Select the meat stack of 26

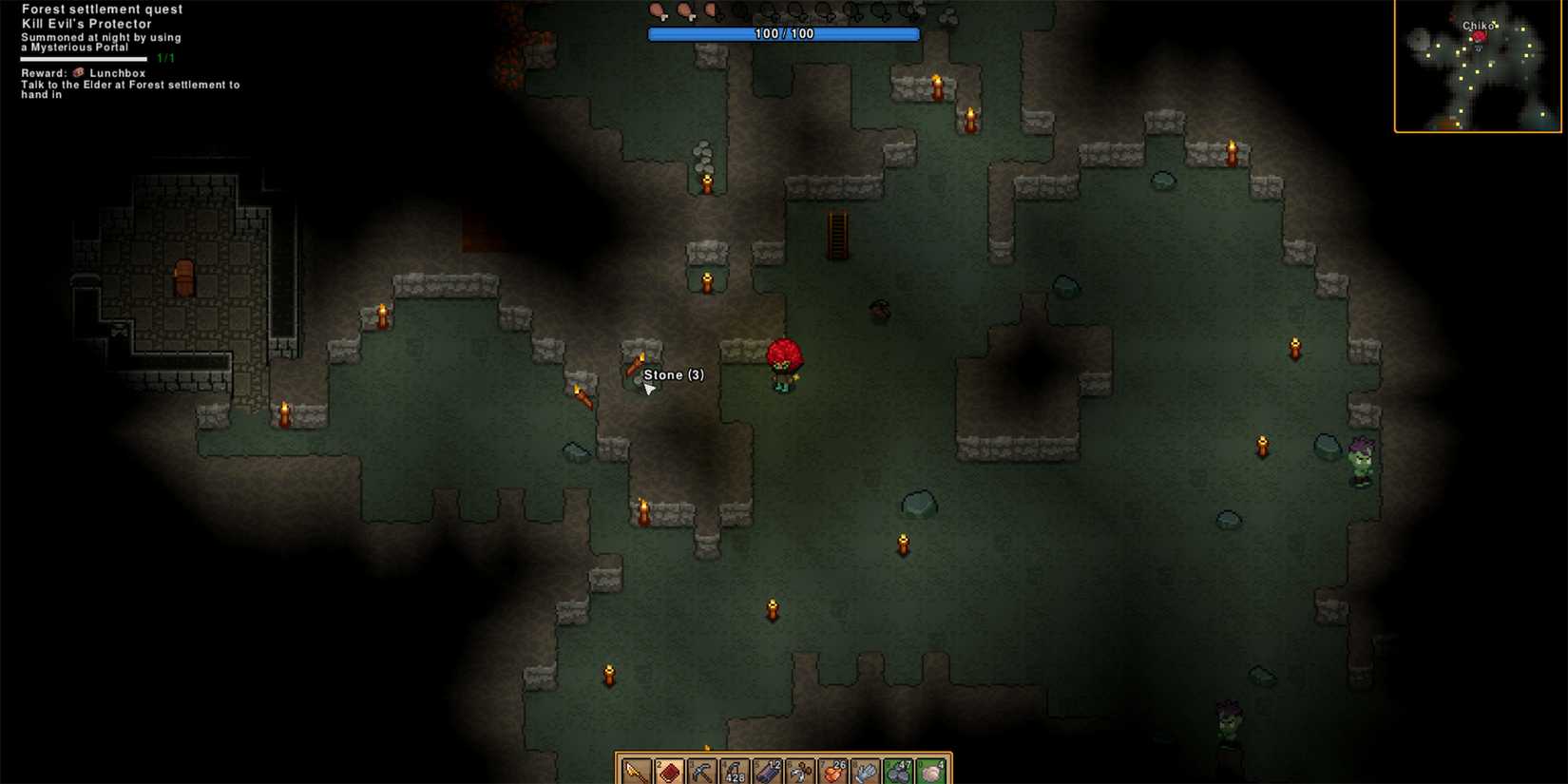coord(832,770)
